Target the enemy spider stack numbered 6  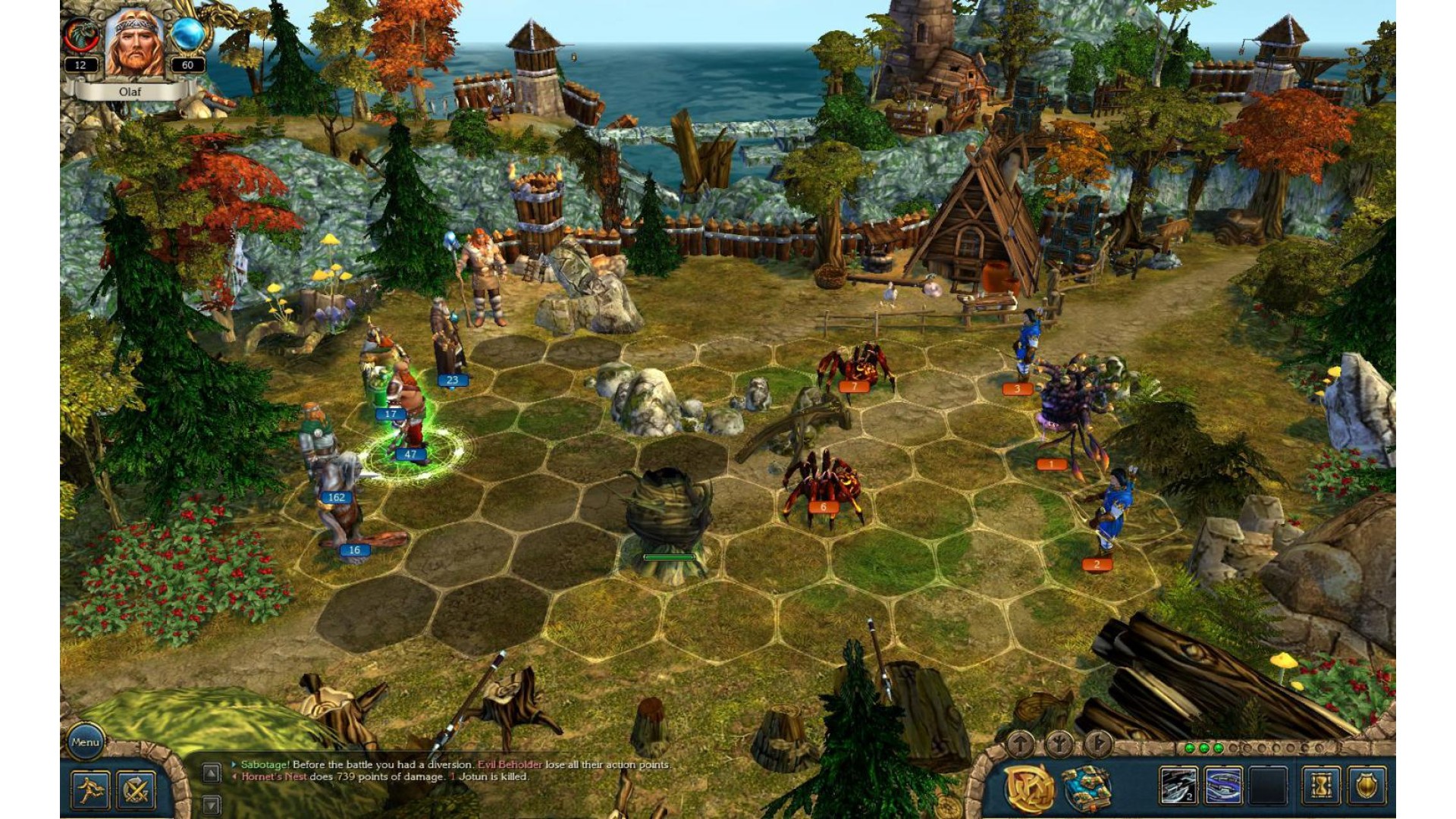824,483
